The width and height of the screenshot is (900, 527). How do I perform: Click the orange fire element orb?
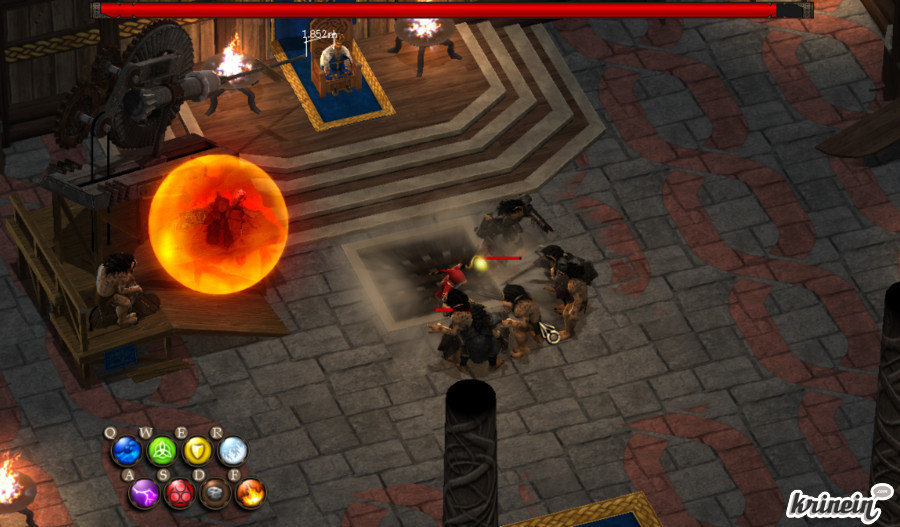[x=250, y=492]
